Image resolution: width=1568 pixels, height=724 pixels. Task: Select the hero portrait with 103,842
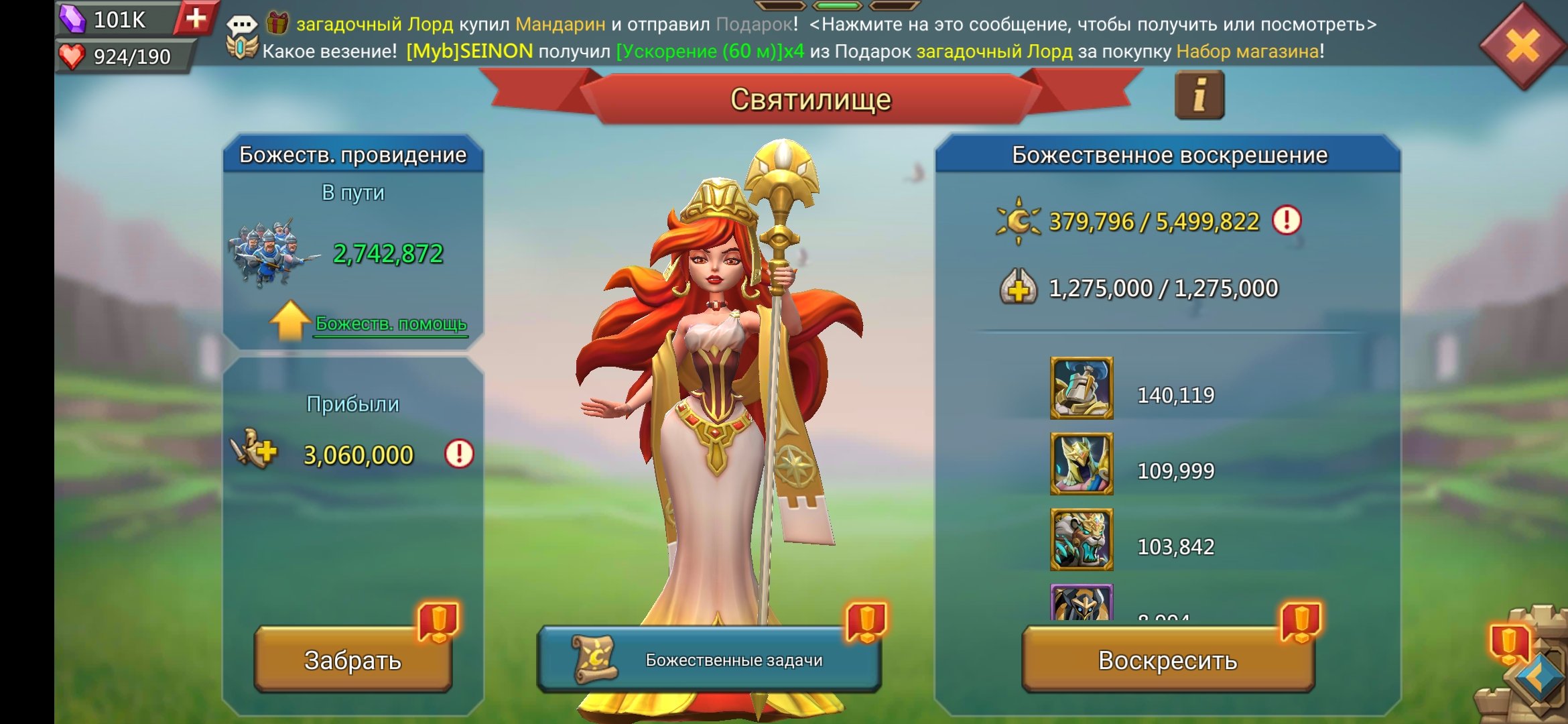(x=1082, y=540)
